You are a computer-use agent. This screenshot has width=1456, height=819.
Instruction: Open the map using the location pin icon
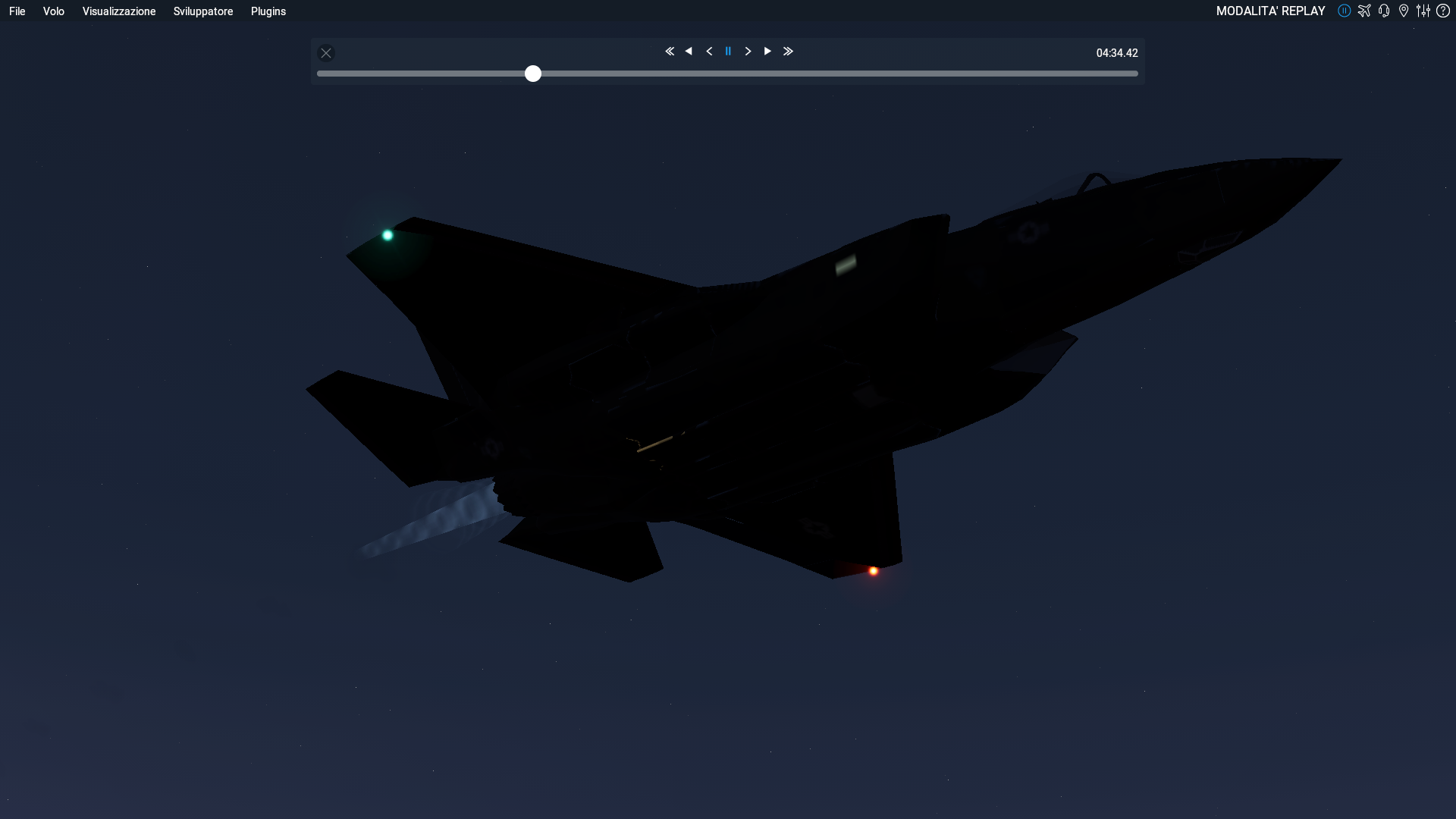click(1404, 11)
